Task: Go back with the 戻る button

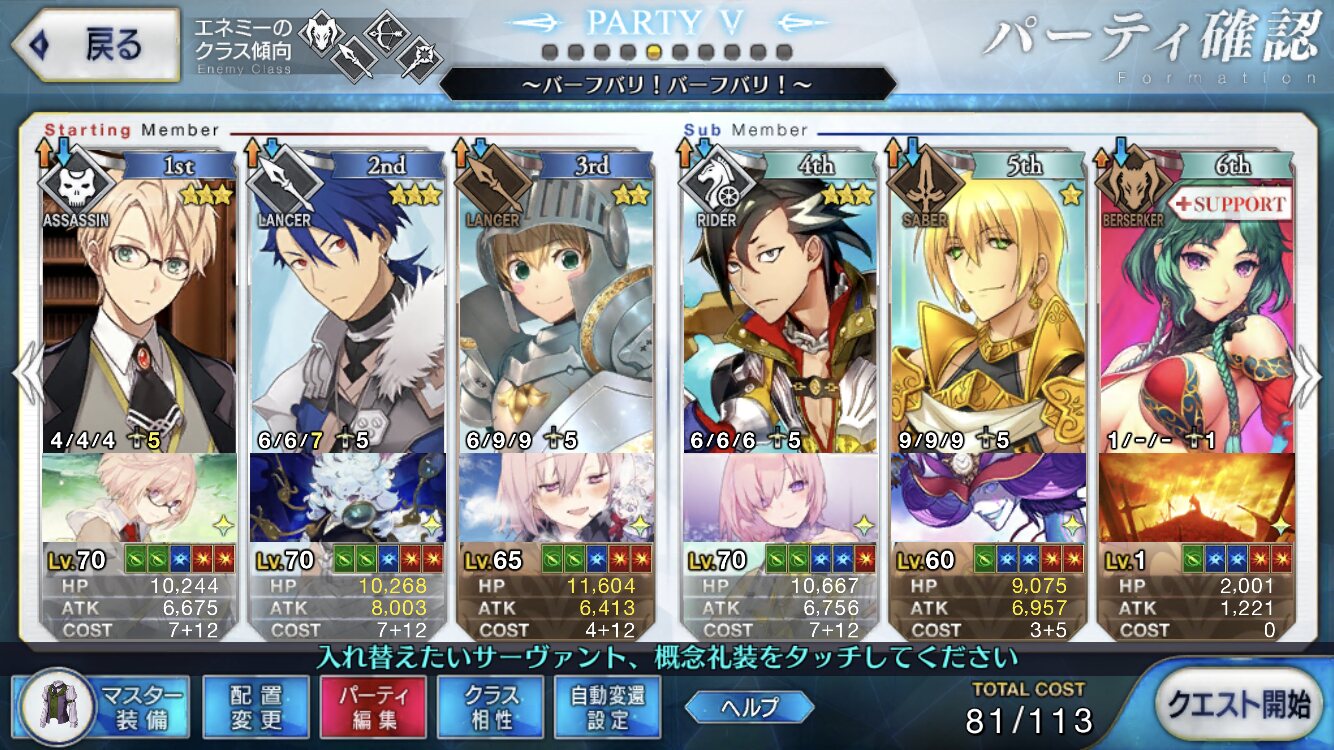Action: tap(95, 46)
